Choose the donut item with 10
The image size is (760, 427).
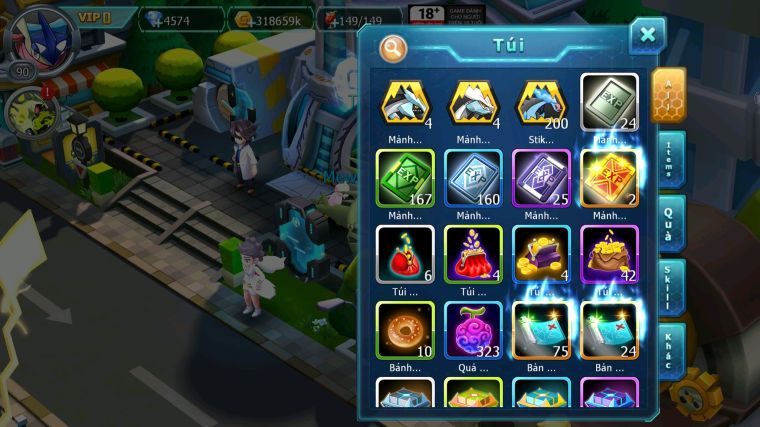click(x=404, y=329)
